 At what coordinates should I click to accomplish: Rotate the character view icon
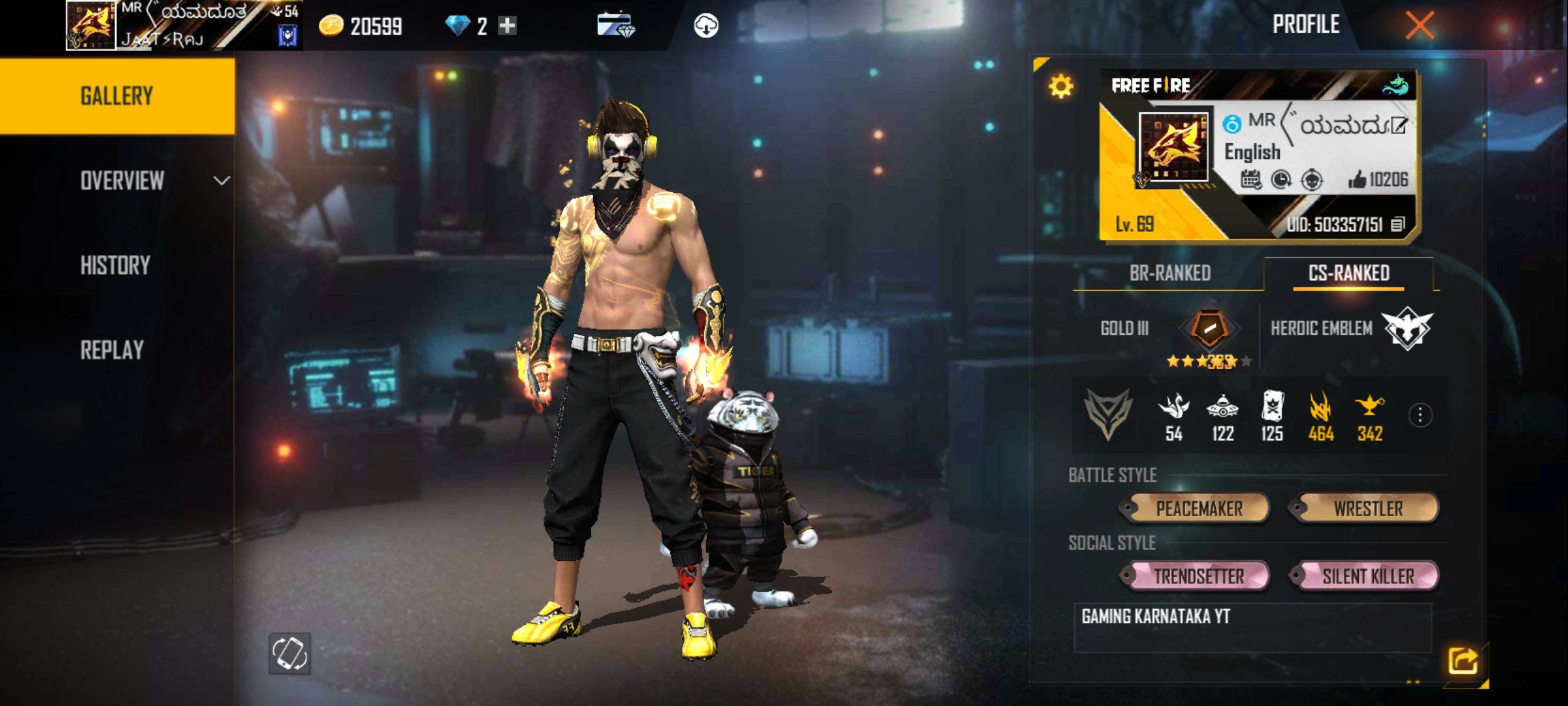click(290, 653)
